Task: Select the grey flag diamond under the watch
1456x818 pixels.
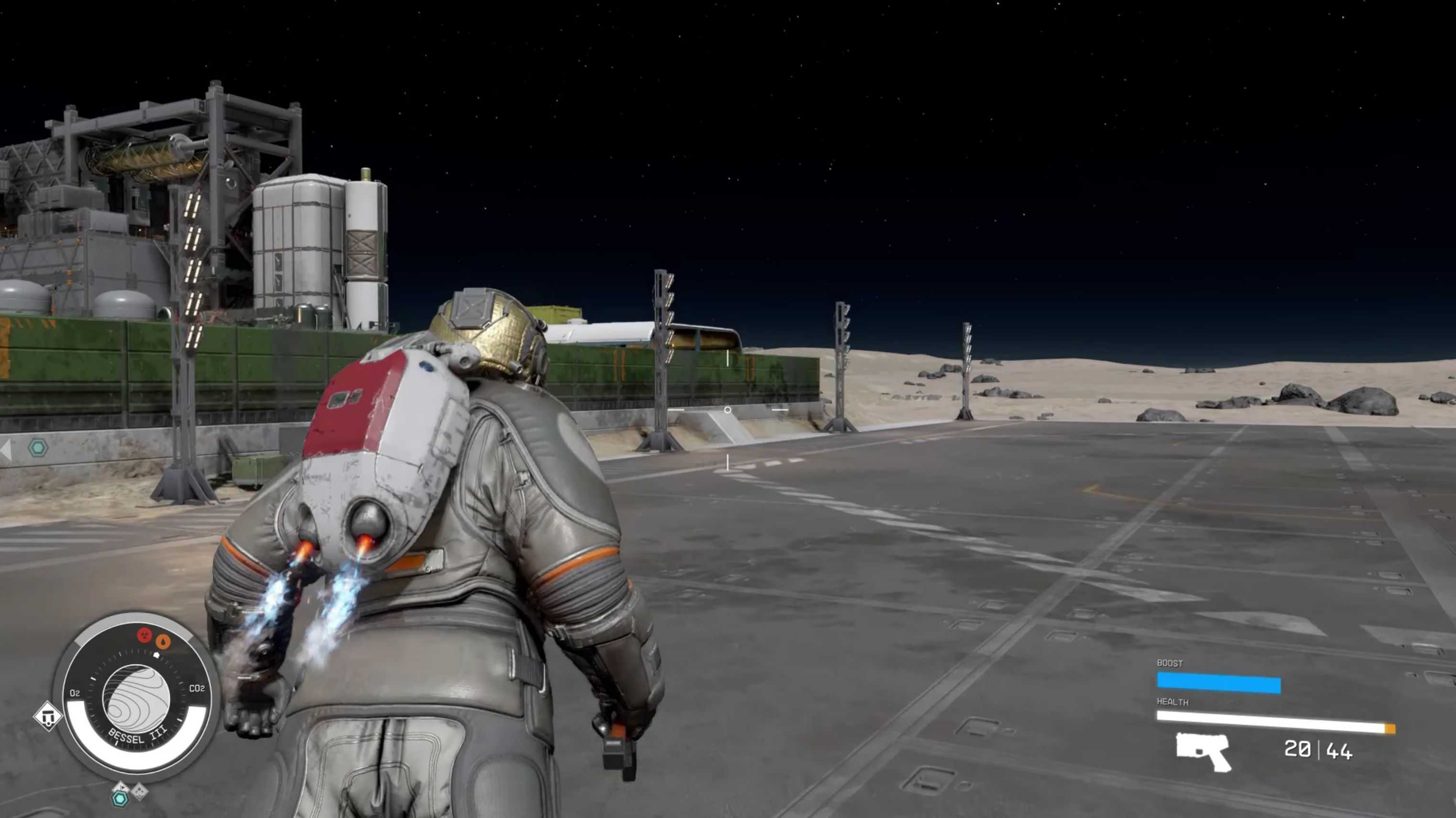Action: (x=120, y=787)
